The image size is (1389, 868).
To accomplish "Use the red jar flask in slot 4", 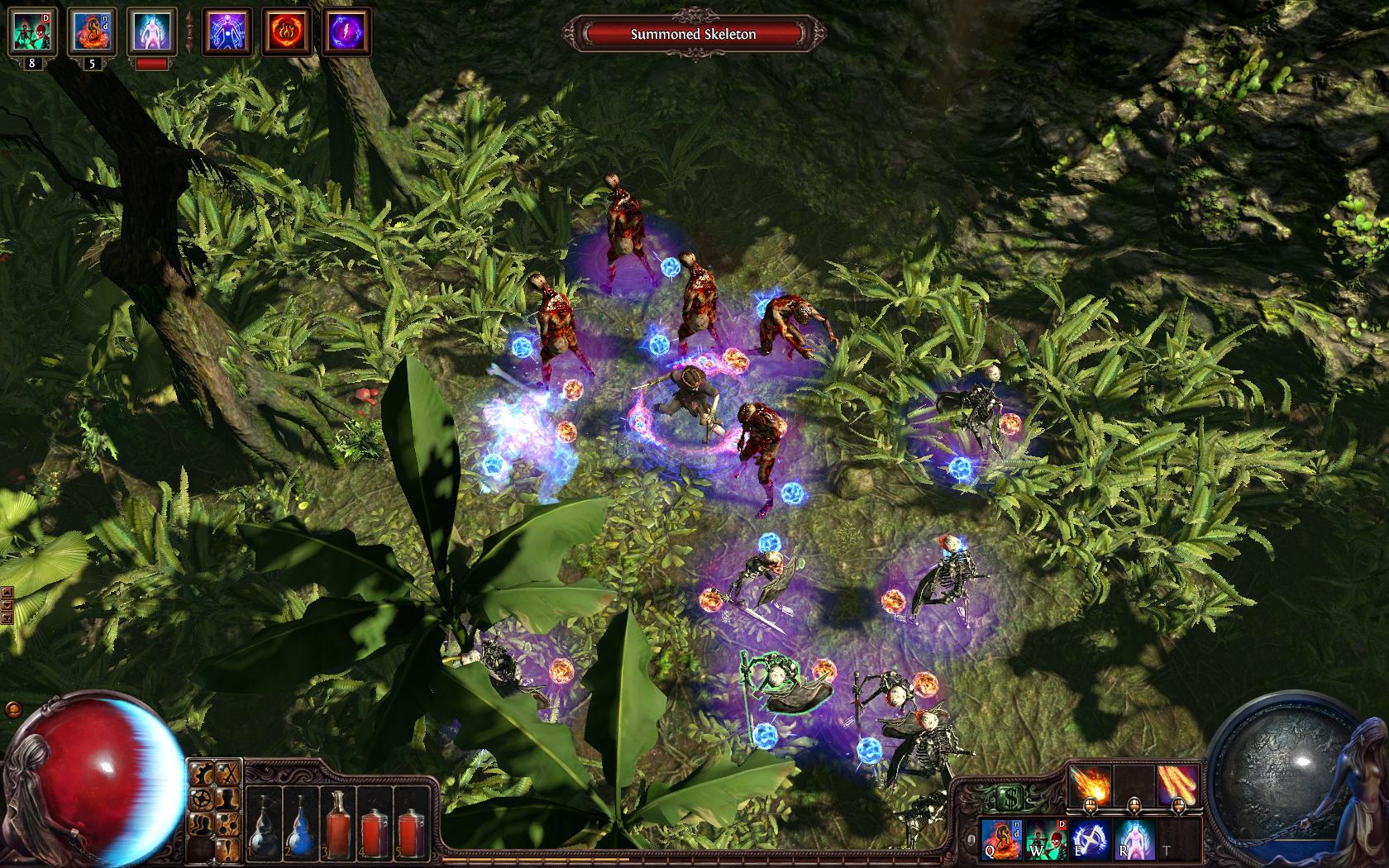I will (375, 817).
